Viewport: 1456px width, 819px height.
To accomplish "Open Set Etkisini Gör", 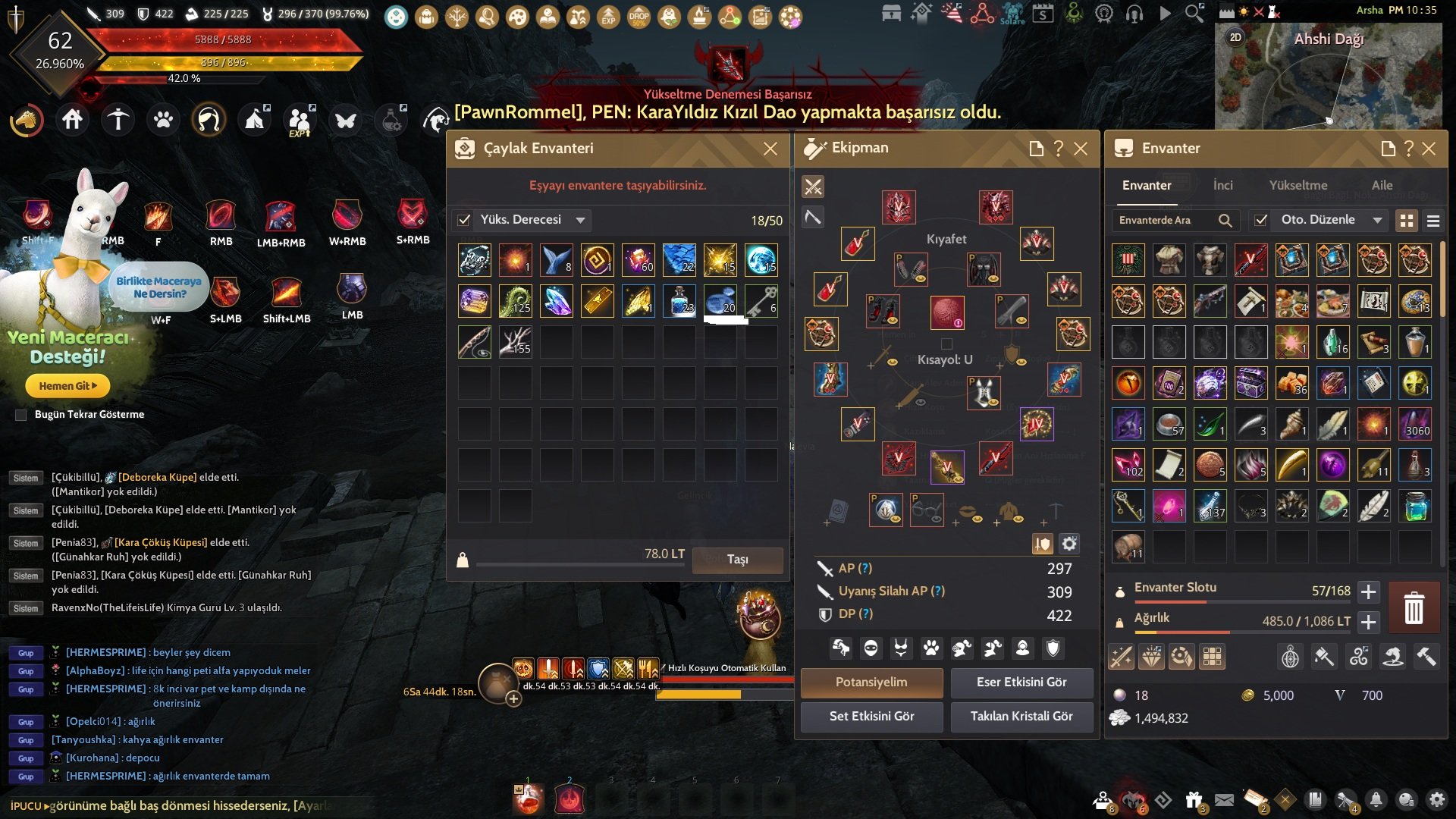I will [x=871, y=717].
